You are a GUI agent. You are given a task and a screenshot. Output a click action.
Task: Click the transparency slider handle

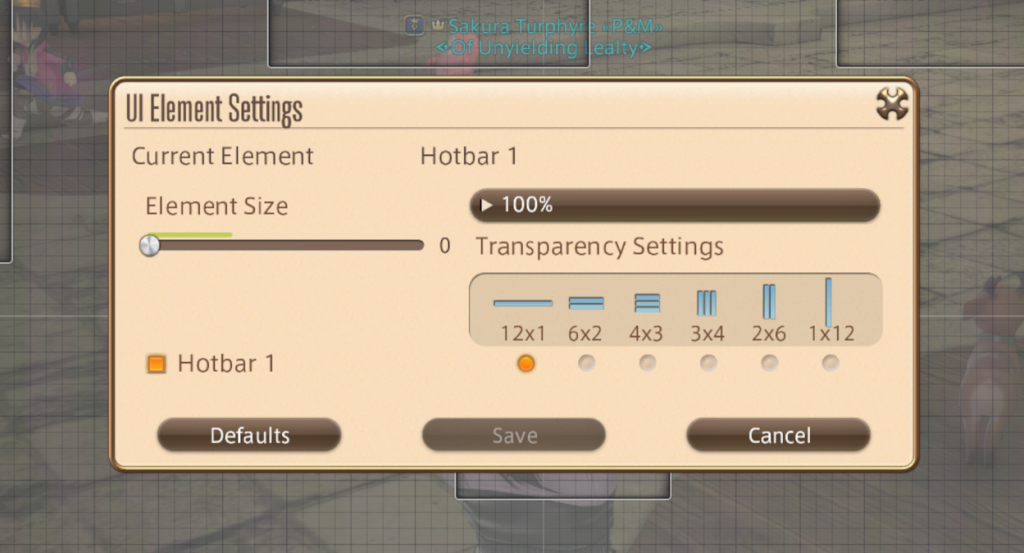click(x=150, y=245)
